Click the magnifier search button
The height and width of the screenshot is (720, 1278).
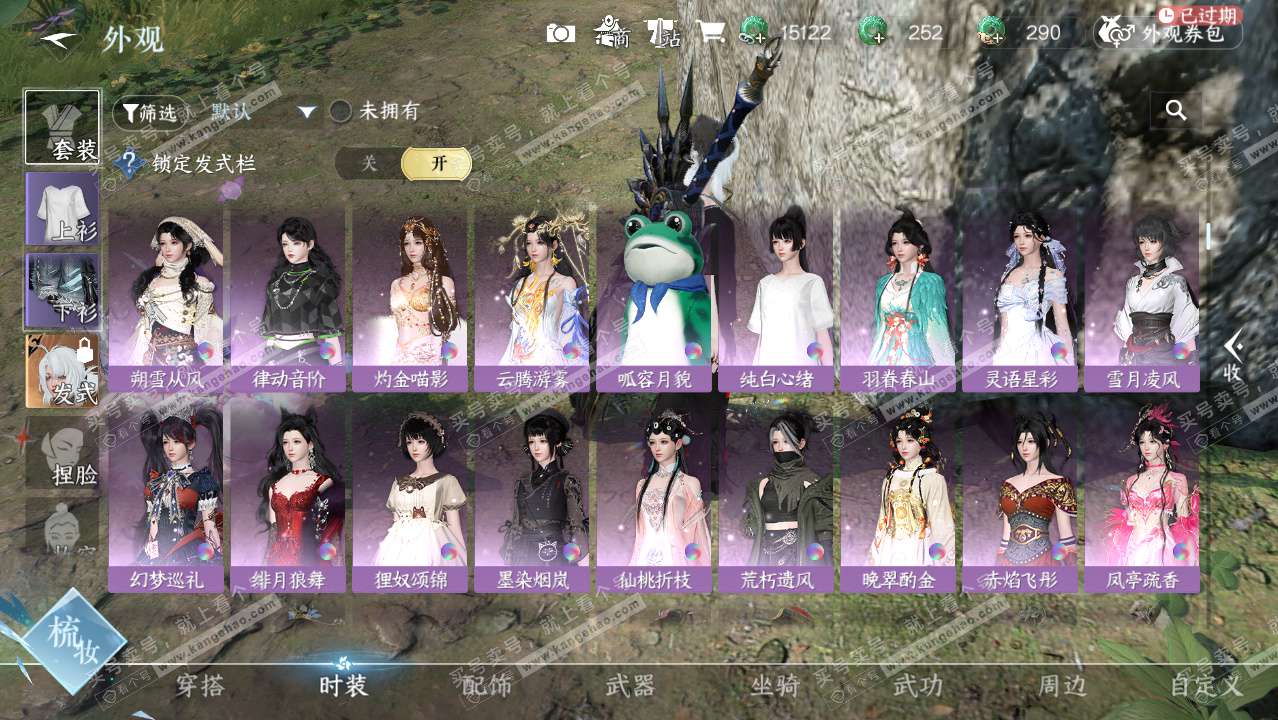[x=1176, y=111]
